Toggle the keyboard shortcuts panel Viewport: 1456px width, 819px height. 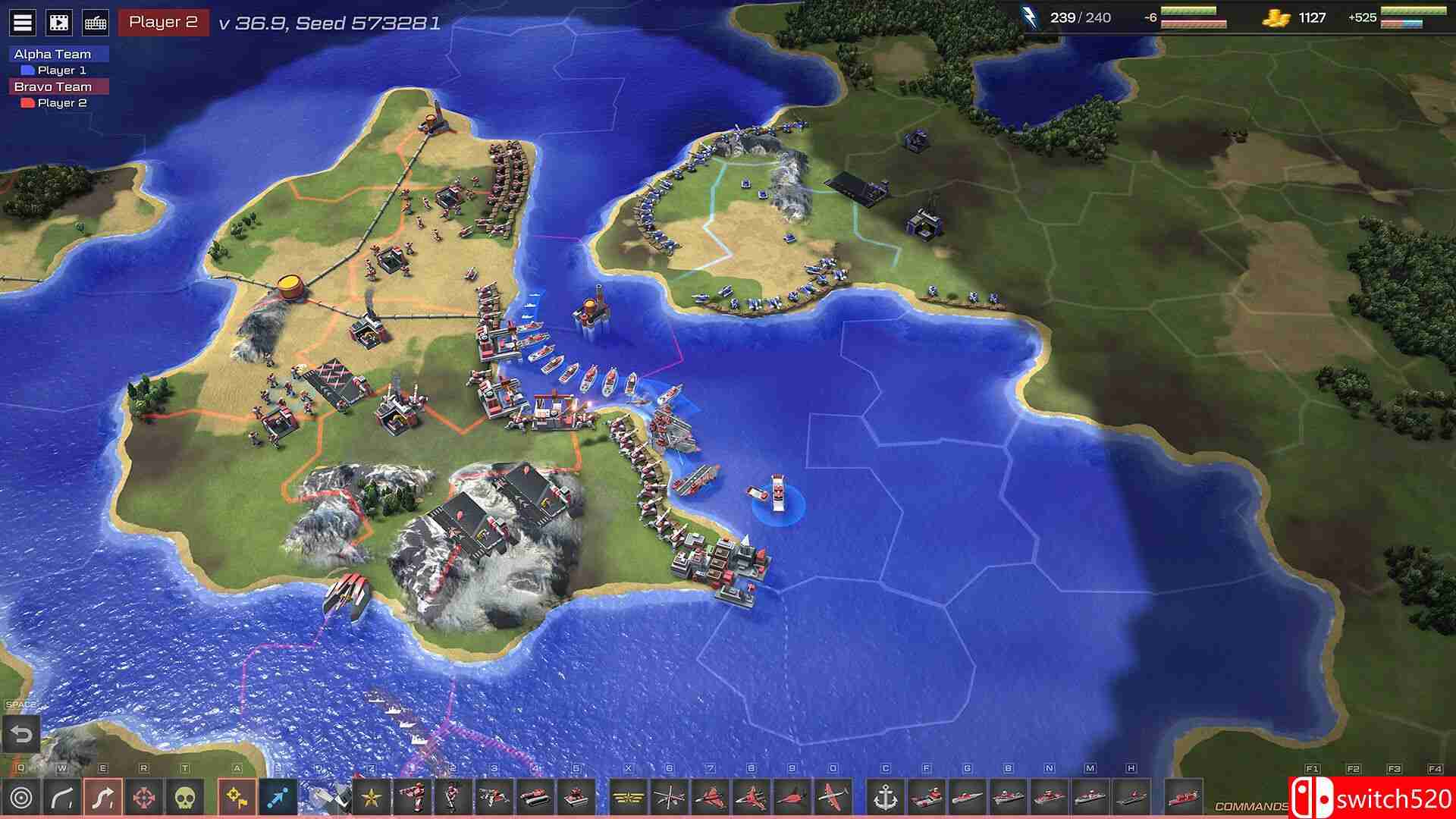pyautogui.click(x=95, y=20)
